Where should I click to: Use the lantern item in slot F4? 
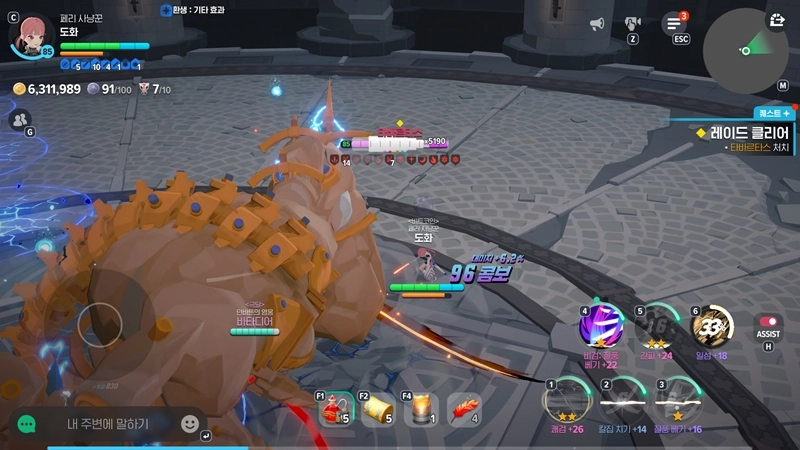(421, 409)
